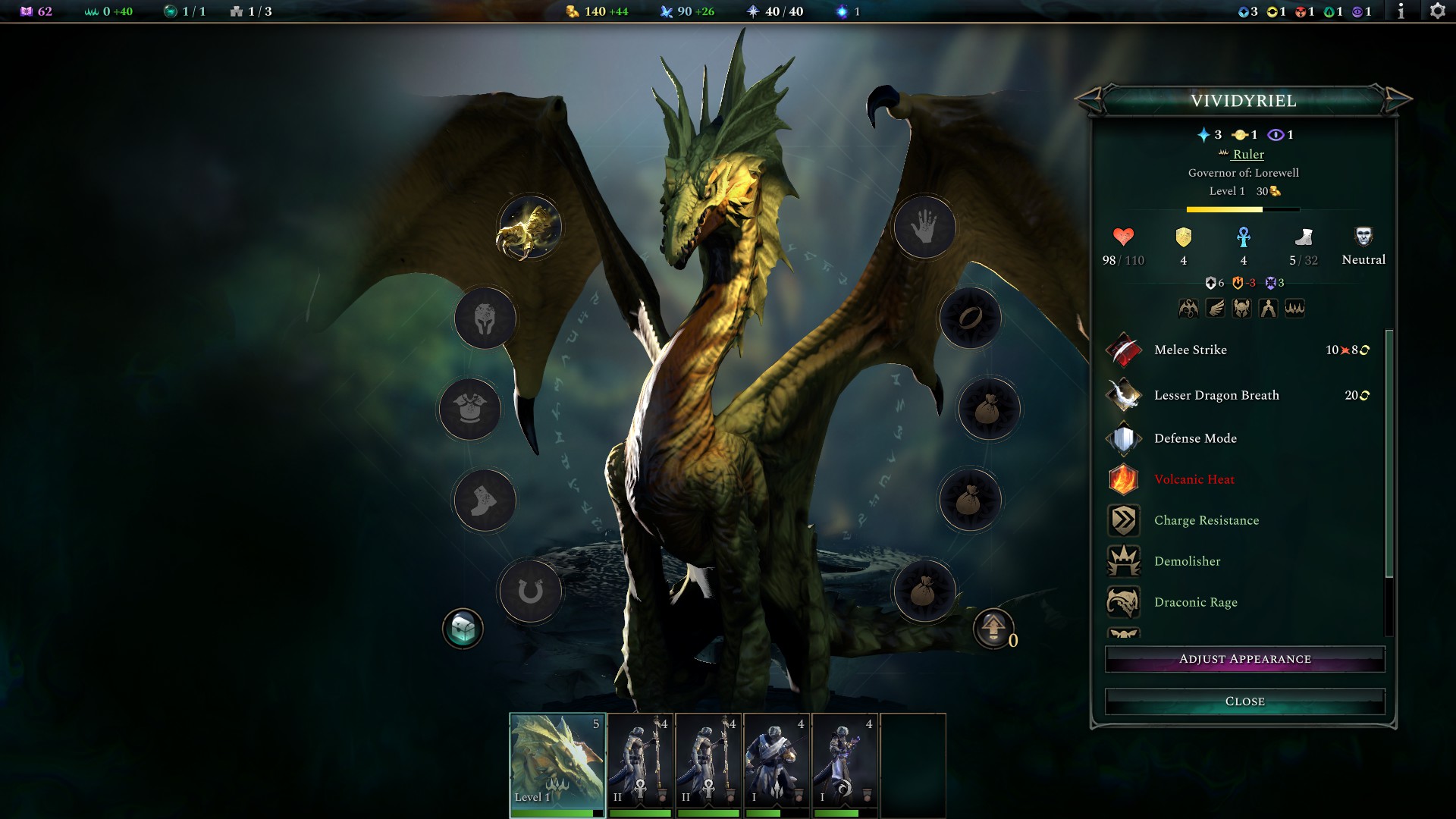This screenshot has width=1456, height=819.
Task: Select the Melee Strike ability
Action: pos(1190,350)
